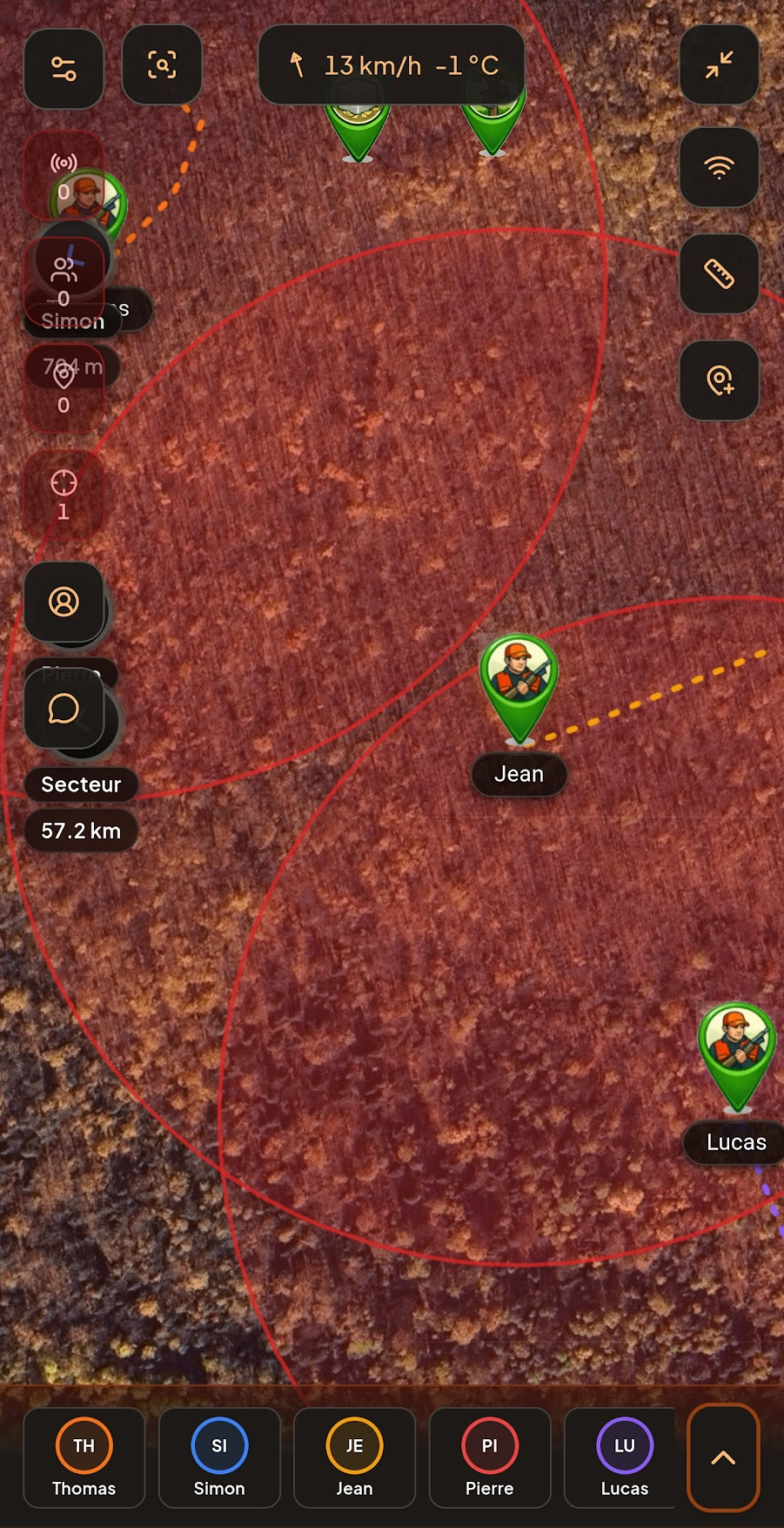This screenshot has width=784, height=1528.
Task: Select Pierre in the hunter bar
Action: [x=489, y=1457]
